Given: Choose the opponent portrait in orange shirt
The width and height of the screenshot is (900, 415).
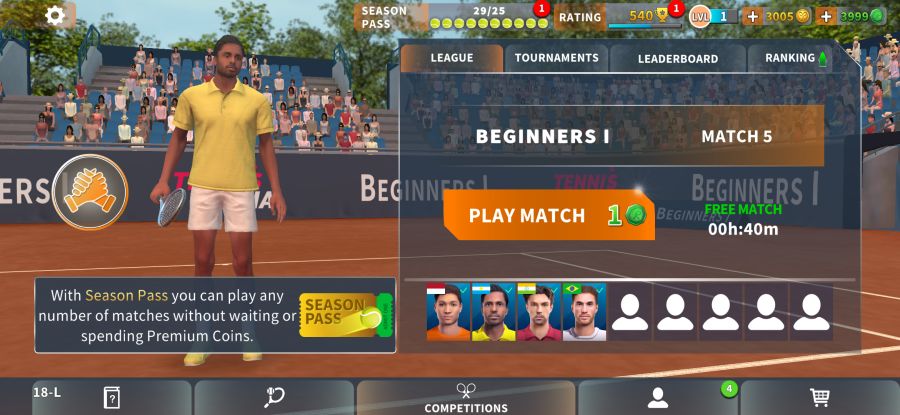Looking at the screenshot, I should coord(448,312).
